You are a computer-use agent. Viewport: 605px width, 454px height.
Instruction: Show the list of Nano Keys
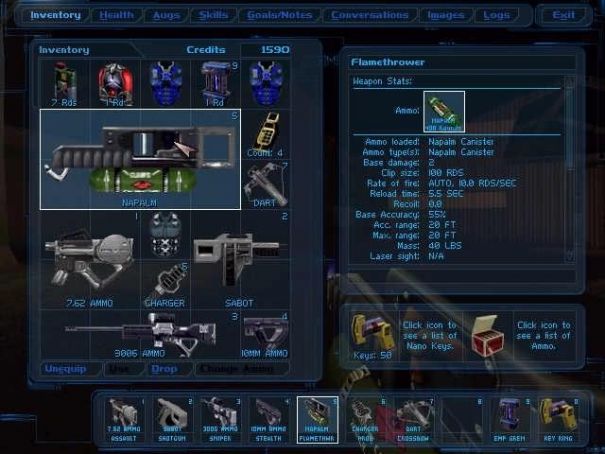click(x=365, y=328)
